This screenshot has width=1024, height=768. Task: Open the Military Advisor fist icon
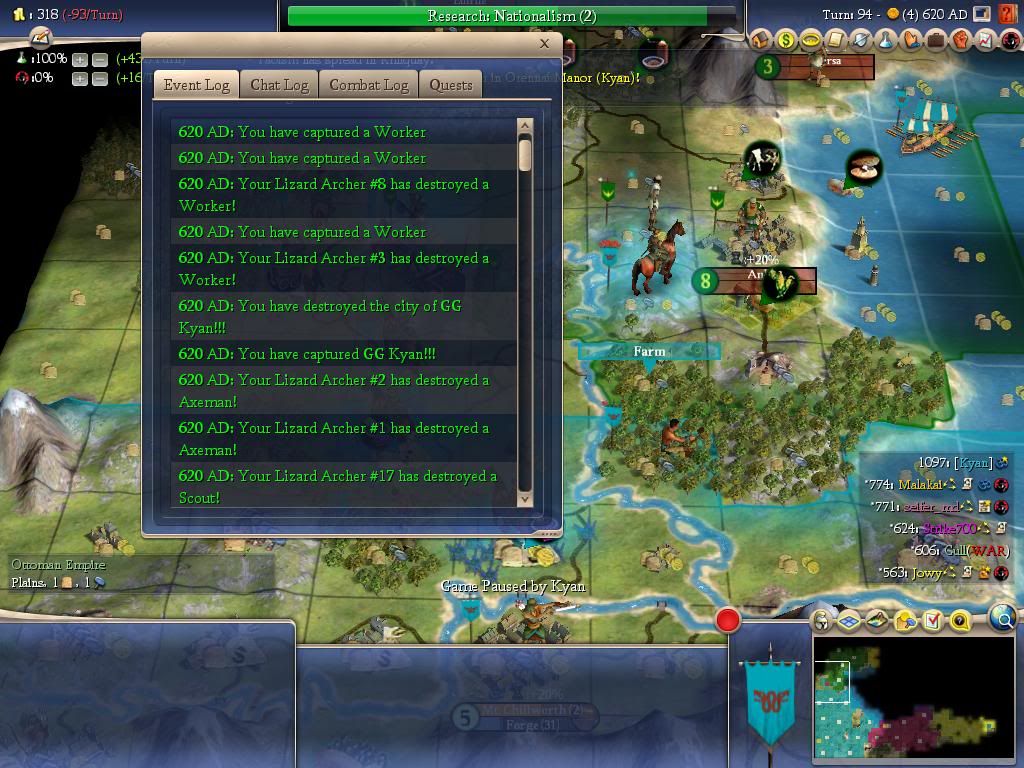[961, 41]
